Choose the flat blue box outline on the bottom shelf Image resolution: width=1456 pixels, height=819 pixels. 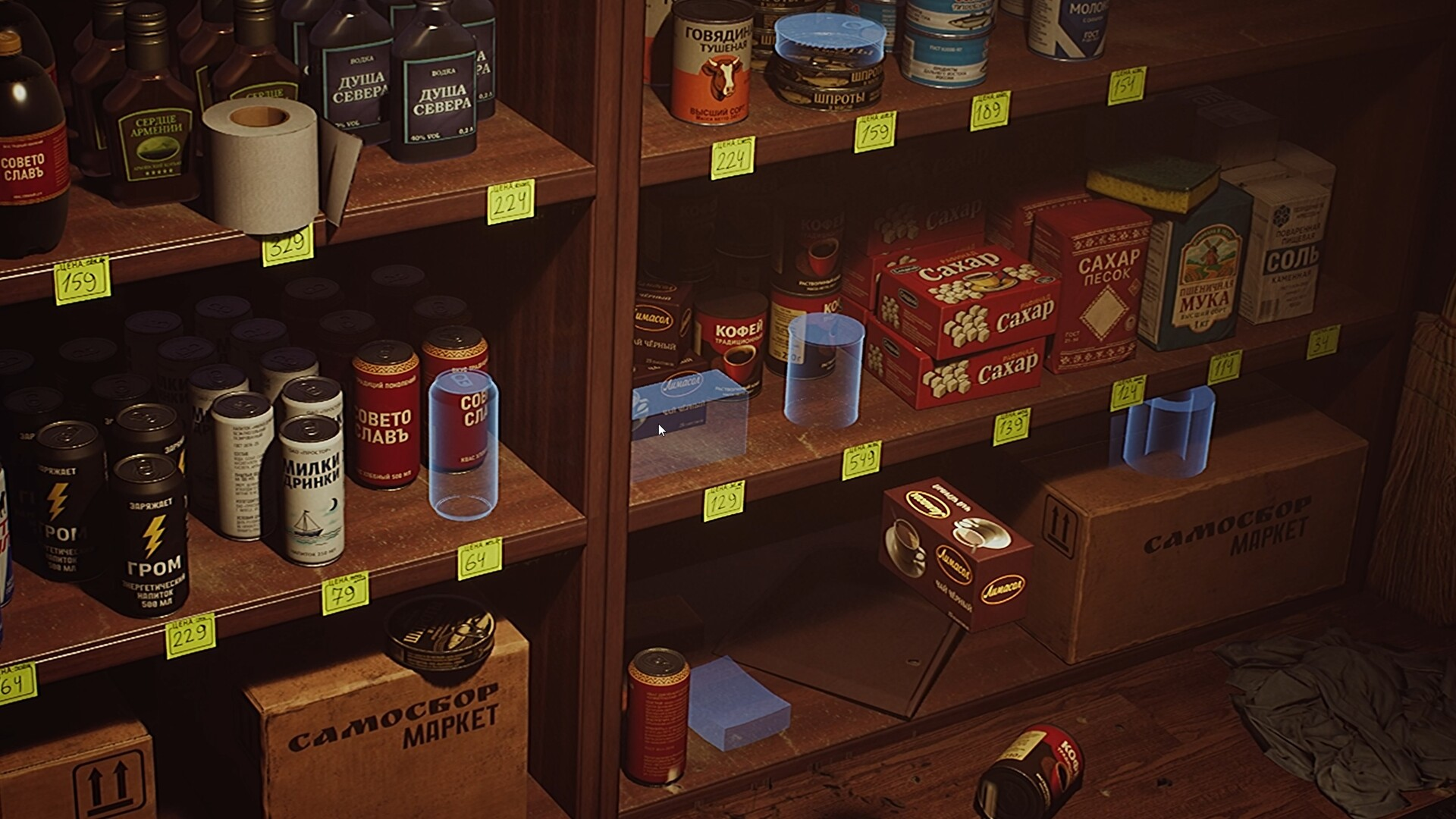(738, 704)
